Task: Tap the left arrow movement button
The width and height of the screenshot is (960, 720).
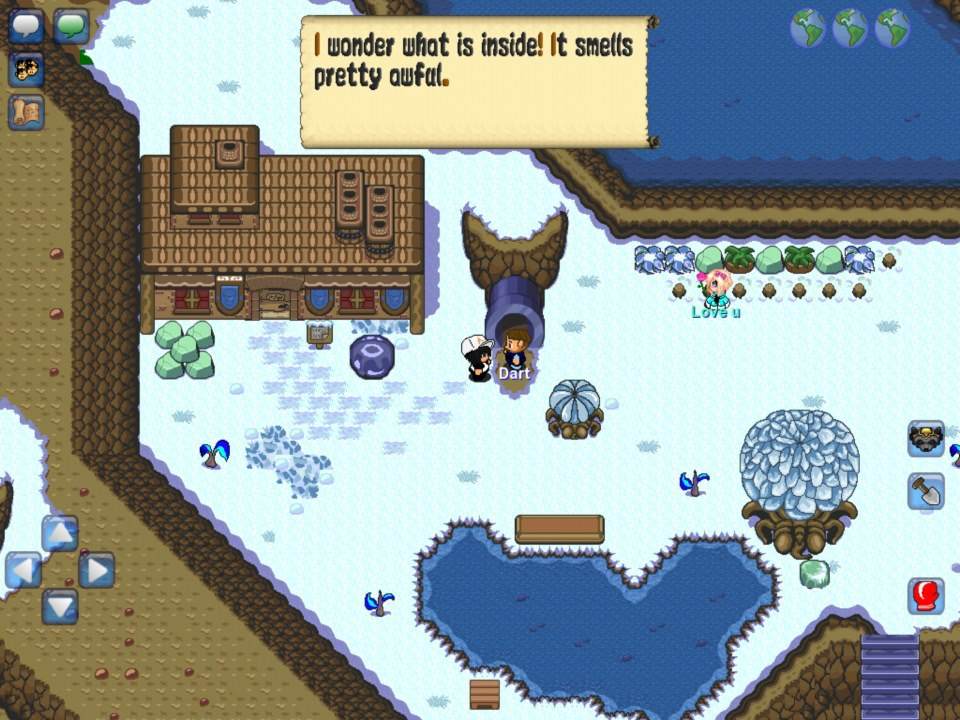Action: [x=23, y=570]
